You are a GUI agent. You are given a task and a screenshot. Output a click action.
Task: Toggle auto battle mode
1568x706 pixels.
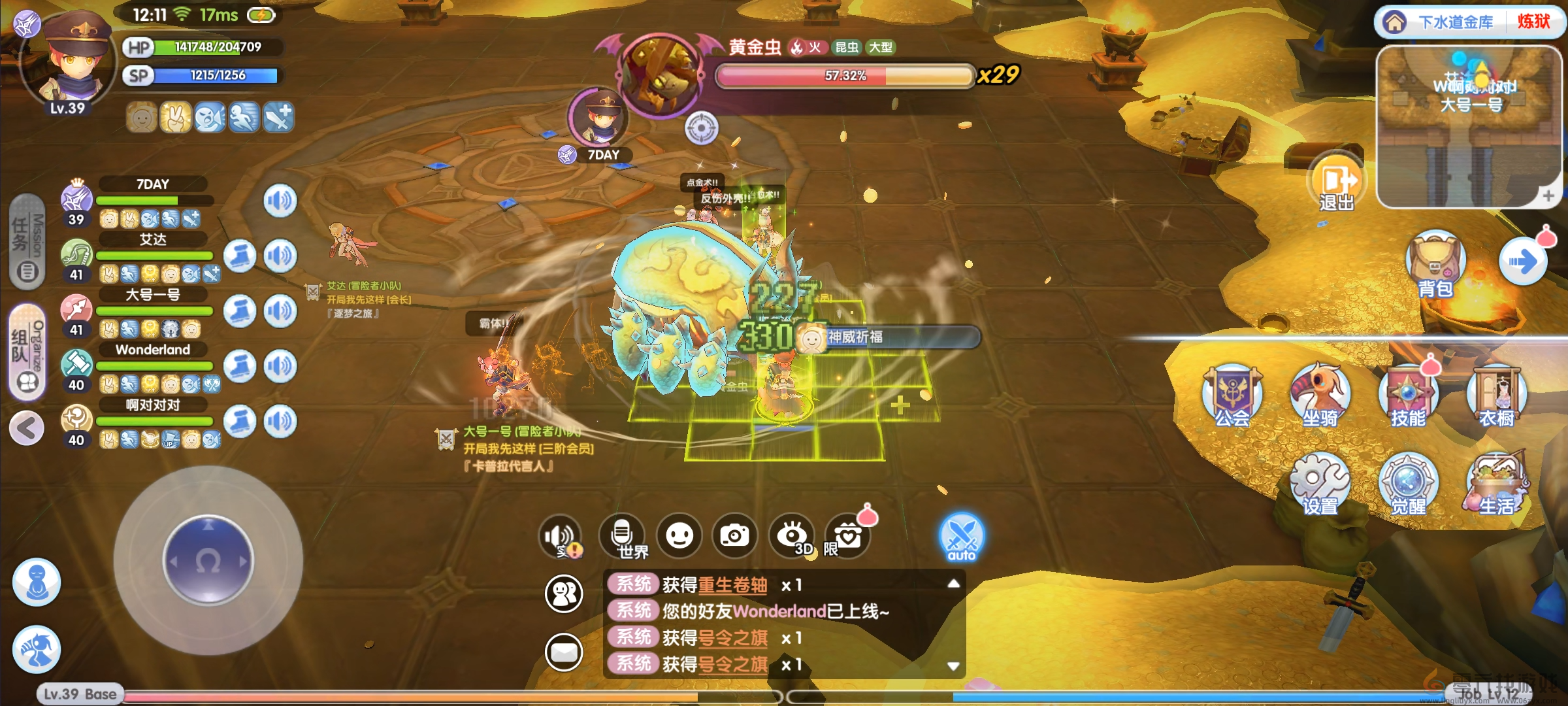[x=961, y=537]
